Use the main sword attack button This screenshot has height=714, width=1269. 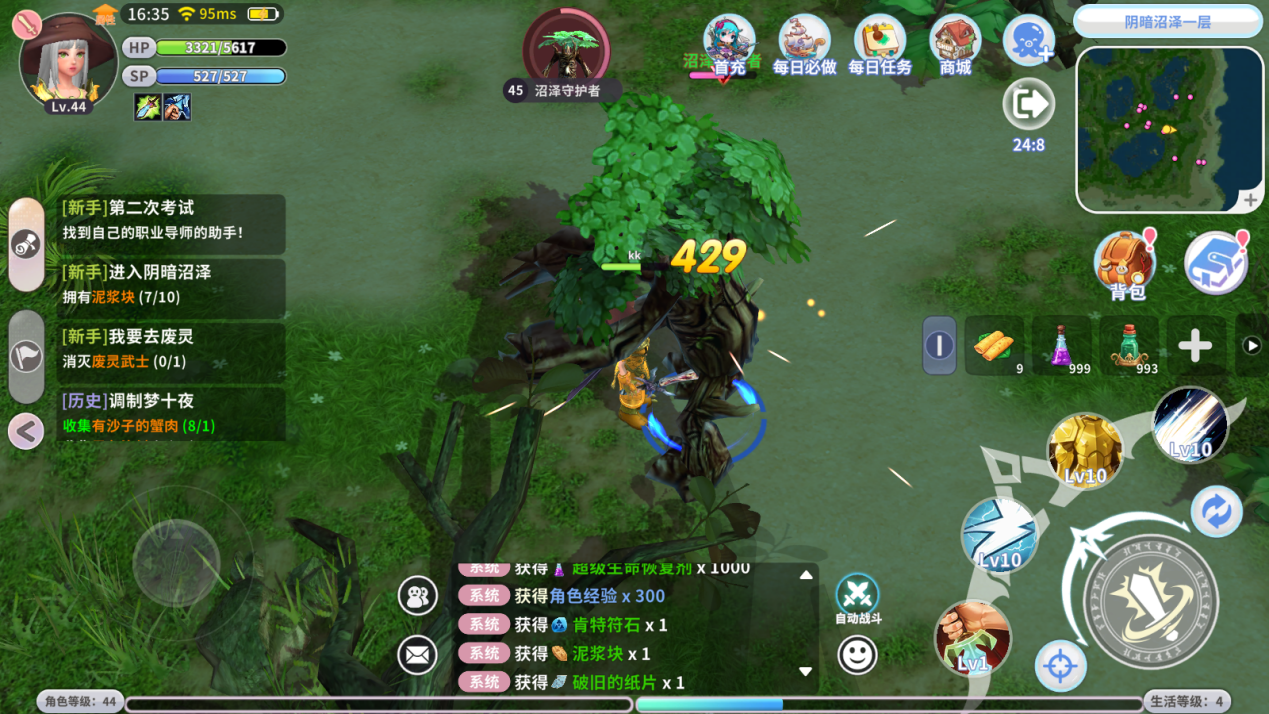pos(1151,602)
